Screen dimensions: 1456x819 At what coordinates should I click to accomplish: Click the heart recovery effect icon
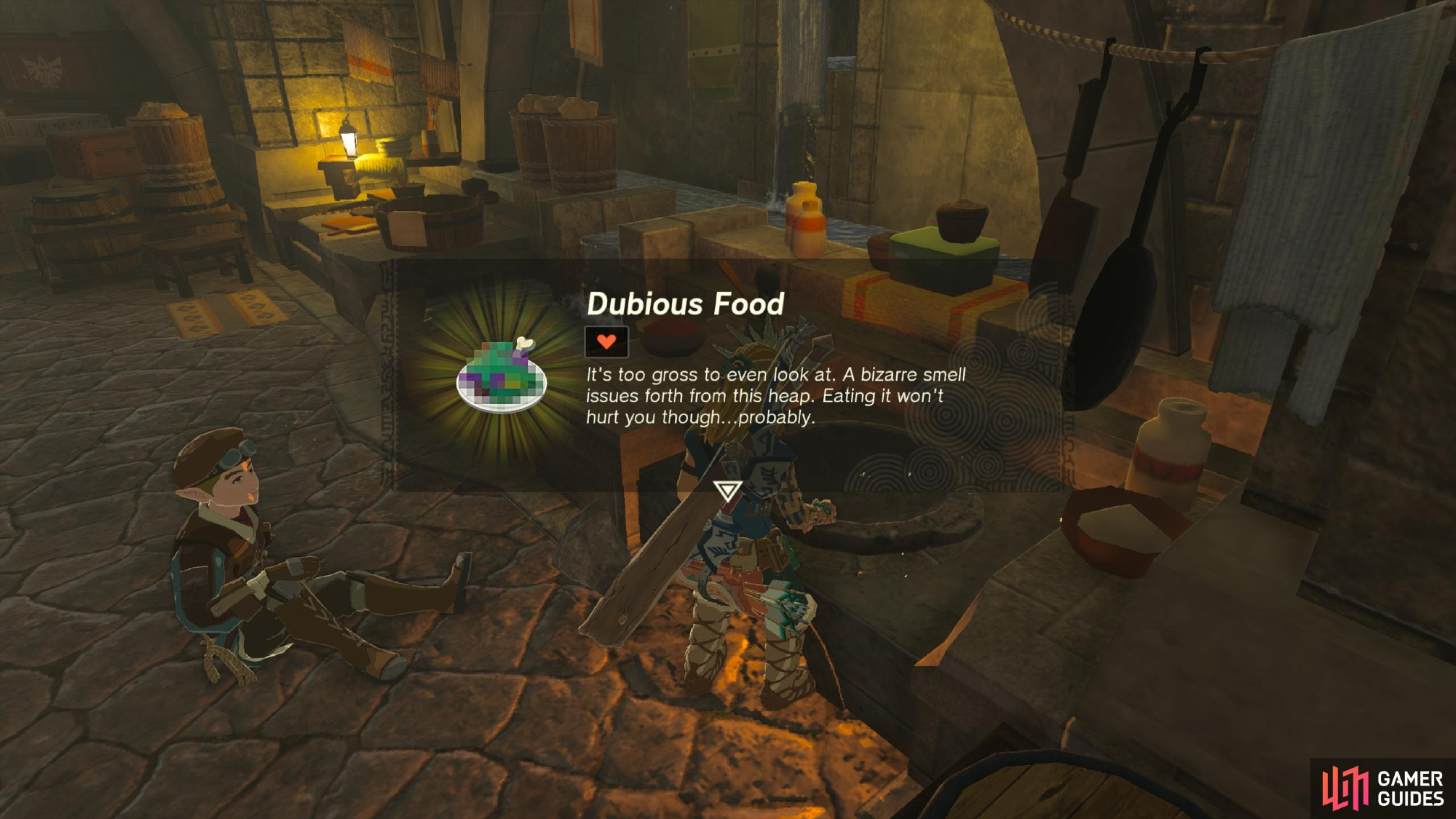pos(606,341)
